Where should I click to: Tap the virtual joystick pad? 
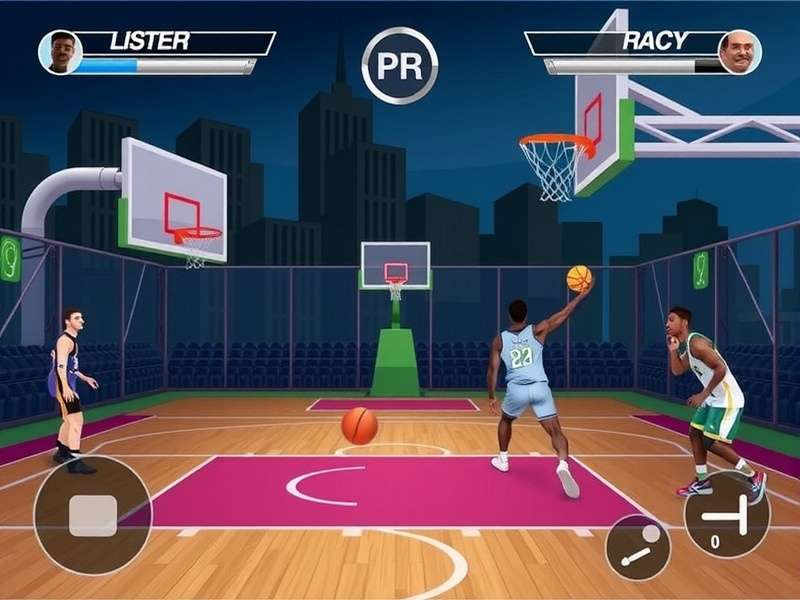click(92, 515)
